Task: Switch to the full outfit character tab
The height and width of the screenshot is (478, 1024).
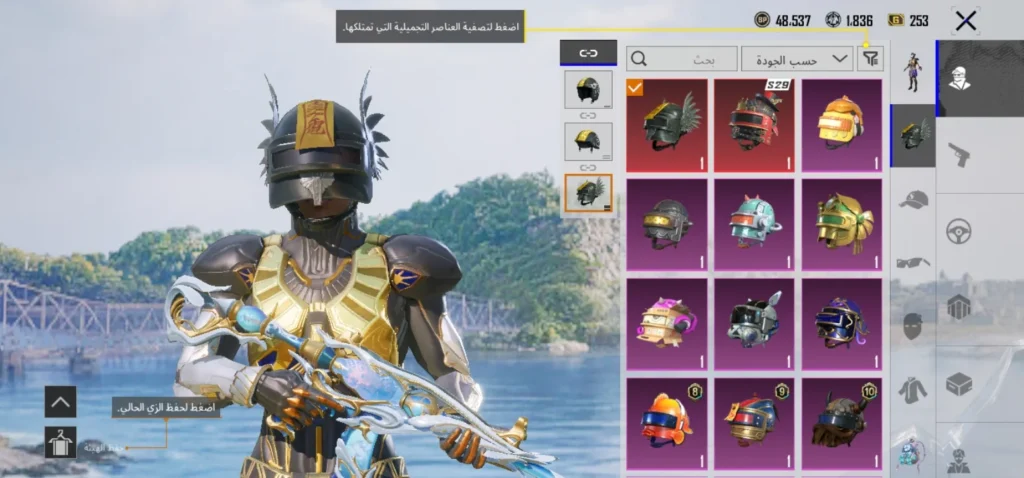Action: [912, 72]
